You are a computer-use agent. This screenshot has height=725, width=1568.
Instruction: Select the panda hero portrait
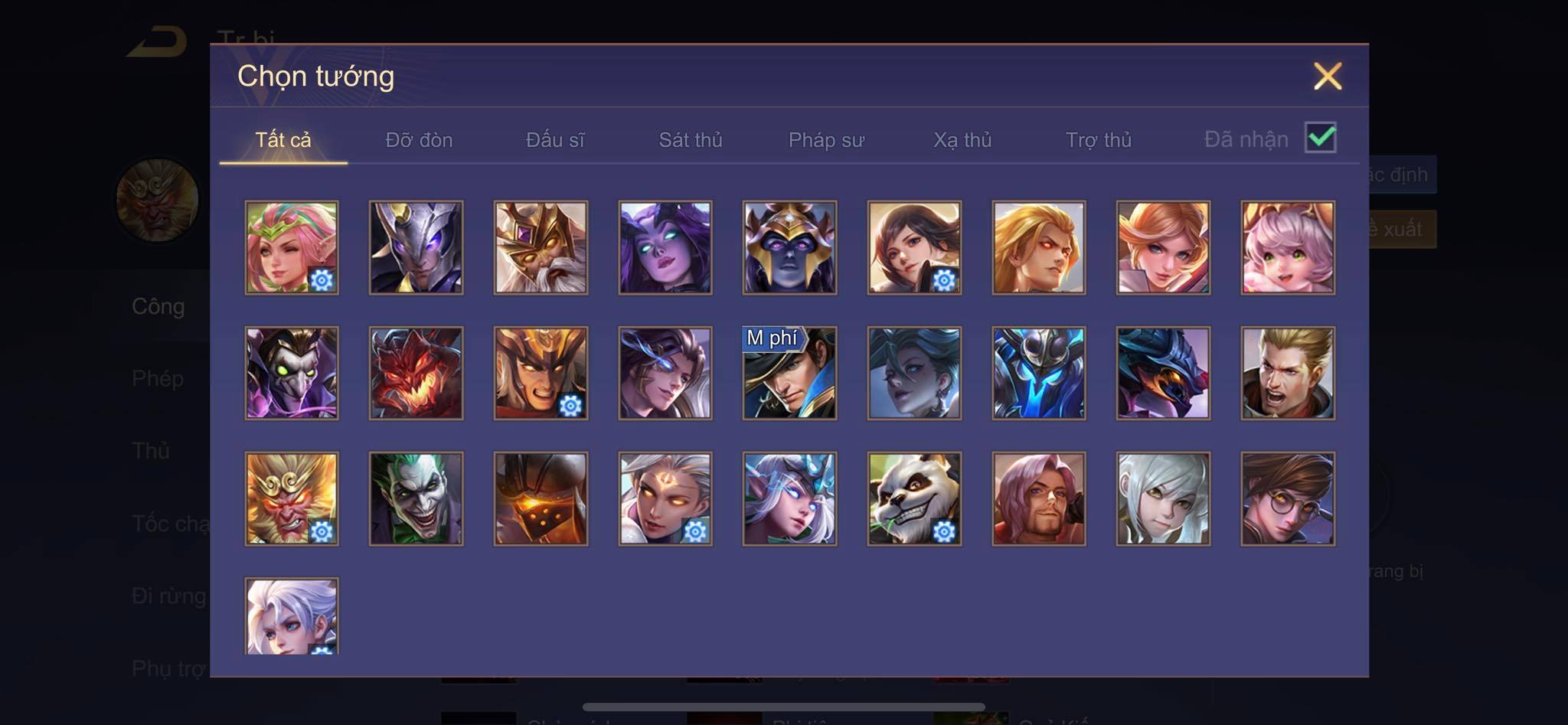914,498
